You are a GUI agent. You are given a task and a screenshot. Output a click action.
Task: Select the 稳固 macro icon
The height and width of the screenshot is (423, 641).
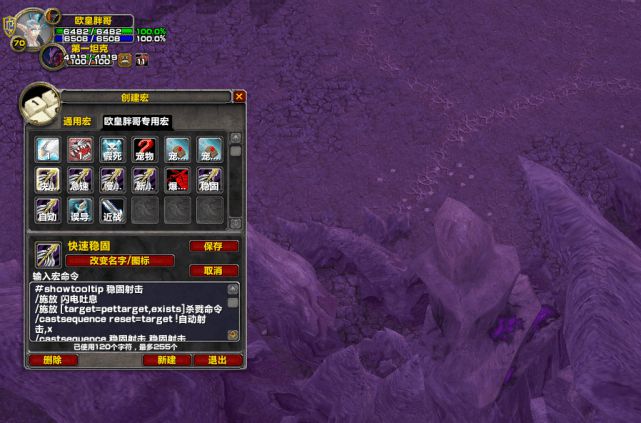pos(209,180)
